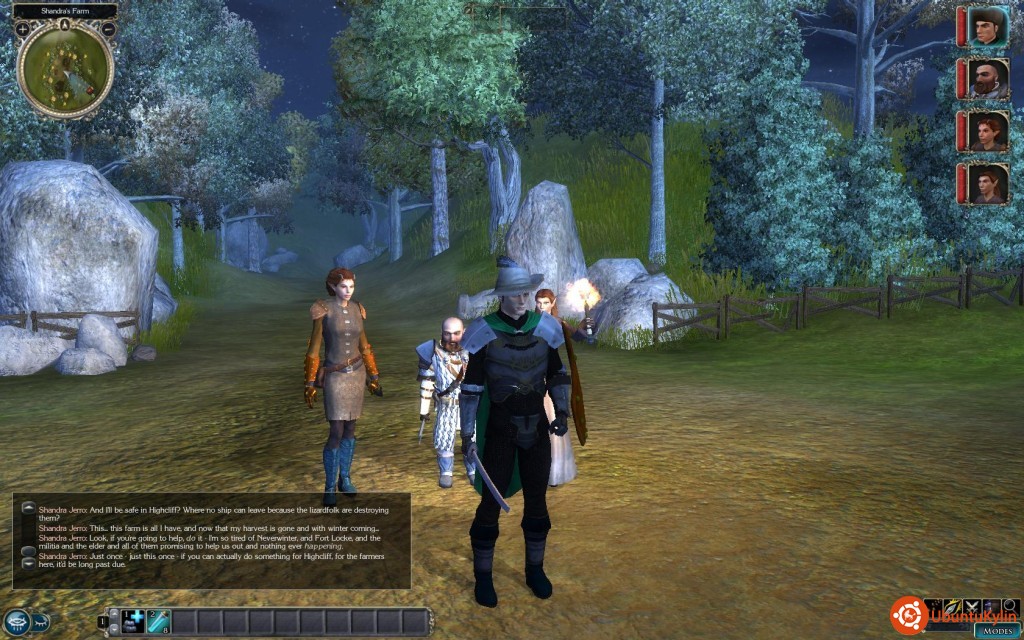The width and height of the screenshot is (1024, 640).
Task: Select the bottom party member portrait
Action: tap(988, 184)
